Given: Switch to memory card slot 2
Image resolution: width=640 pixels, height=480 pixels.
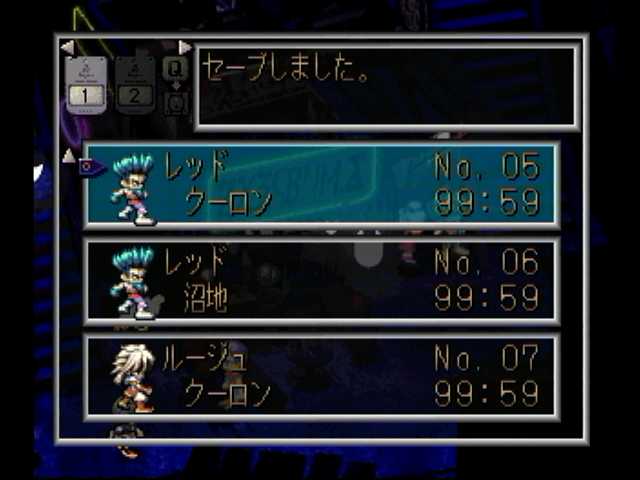Looking at the screenshot, I should [x=135, y=84].
